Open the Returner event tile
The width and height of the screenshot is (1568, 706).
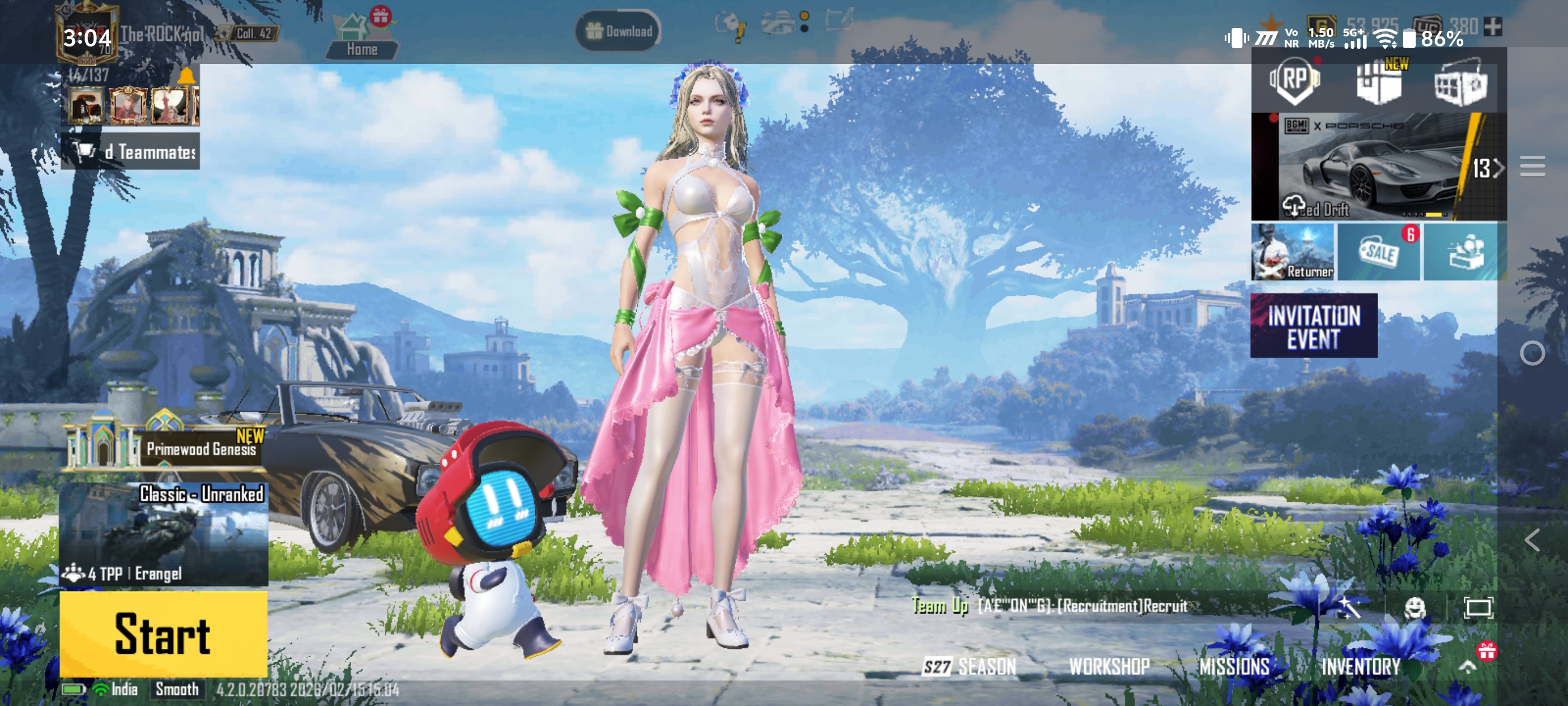[x=1292, y=252]
